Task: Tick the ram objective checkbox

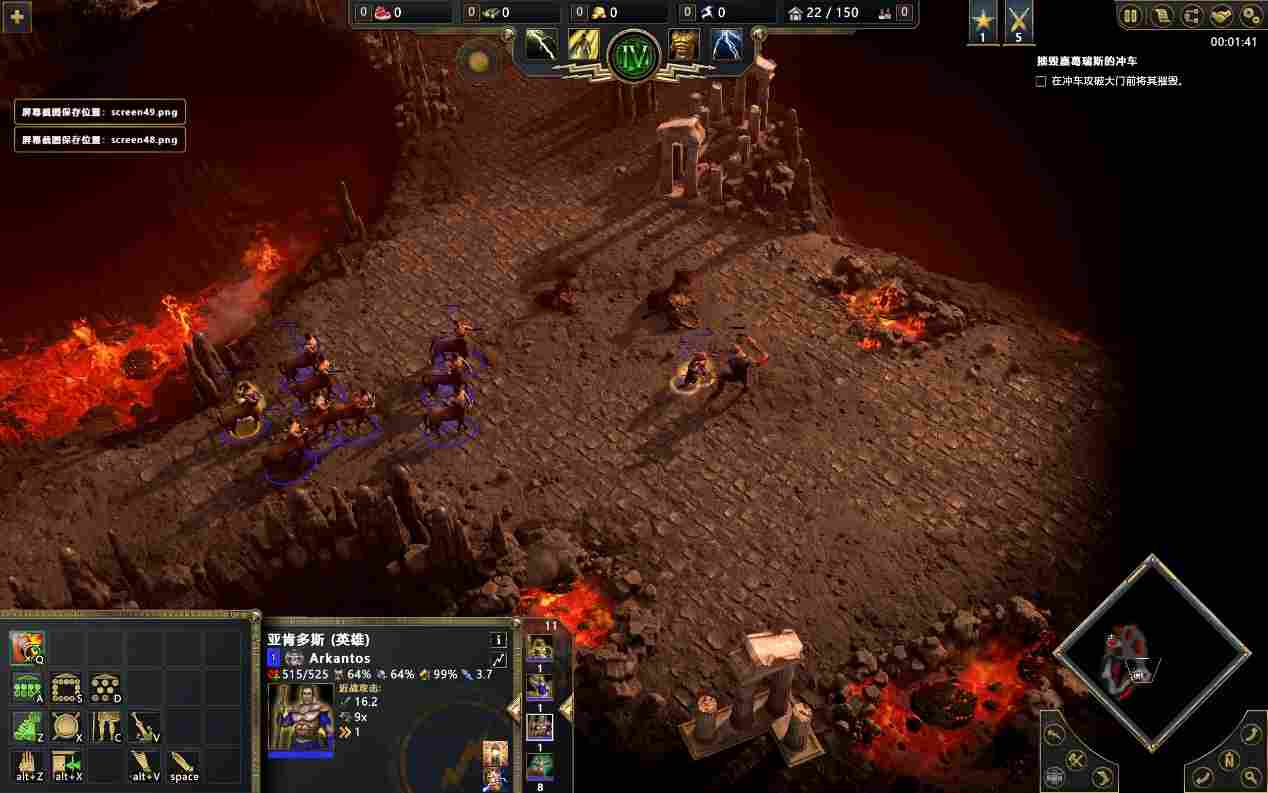Action: point(1041,82)
